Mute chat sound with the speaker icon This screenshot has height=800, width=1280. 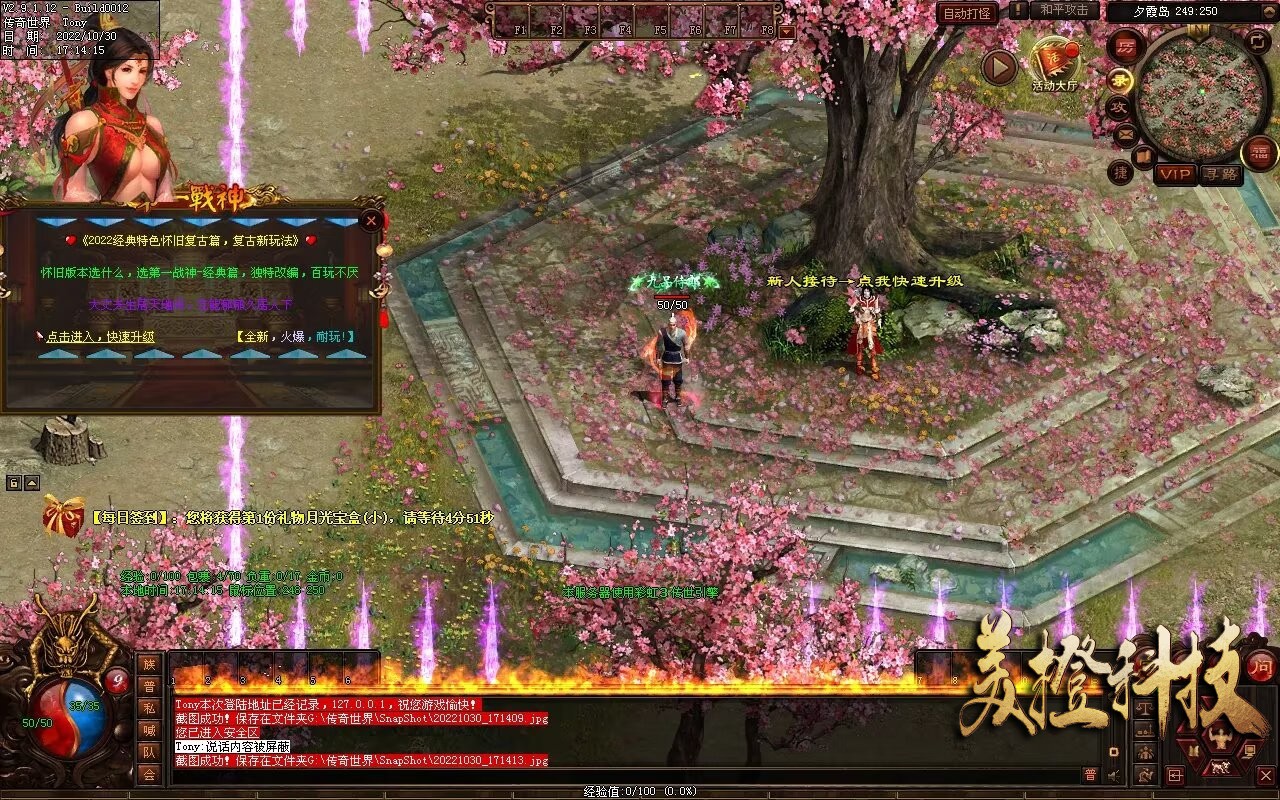pos(1114,776)
